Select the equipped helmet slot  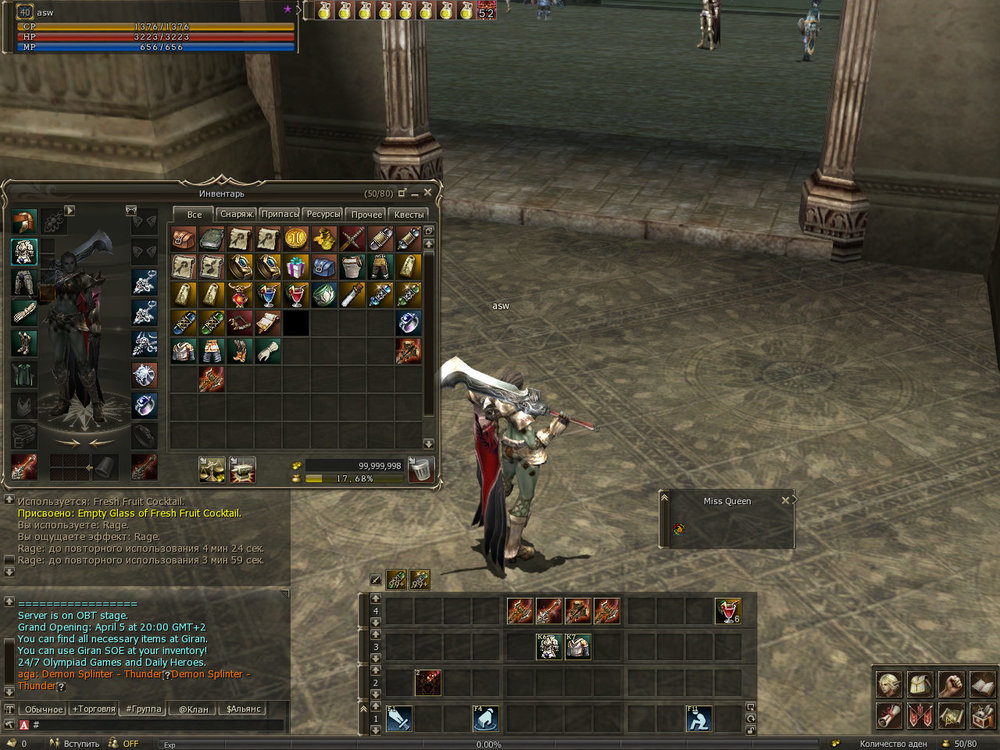[25, 222]
